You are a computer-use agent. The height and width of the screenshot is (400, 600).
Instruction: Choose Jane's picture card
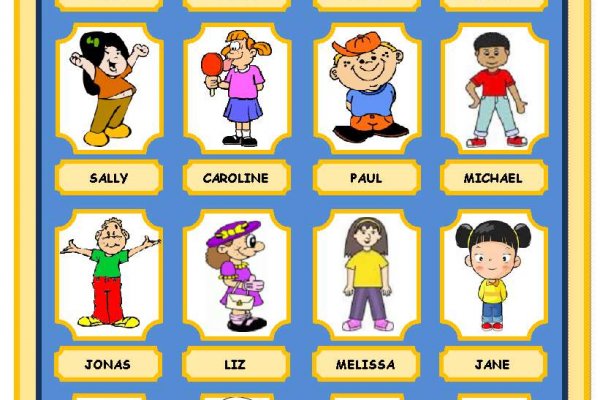pyautogui.click(x=493, y=274)
